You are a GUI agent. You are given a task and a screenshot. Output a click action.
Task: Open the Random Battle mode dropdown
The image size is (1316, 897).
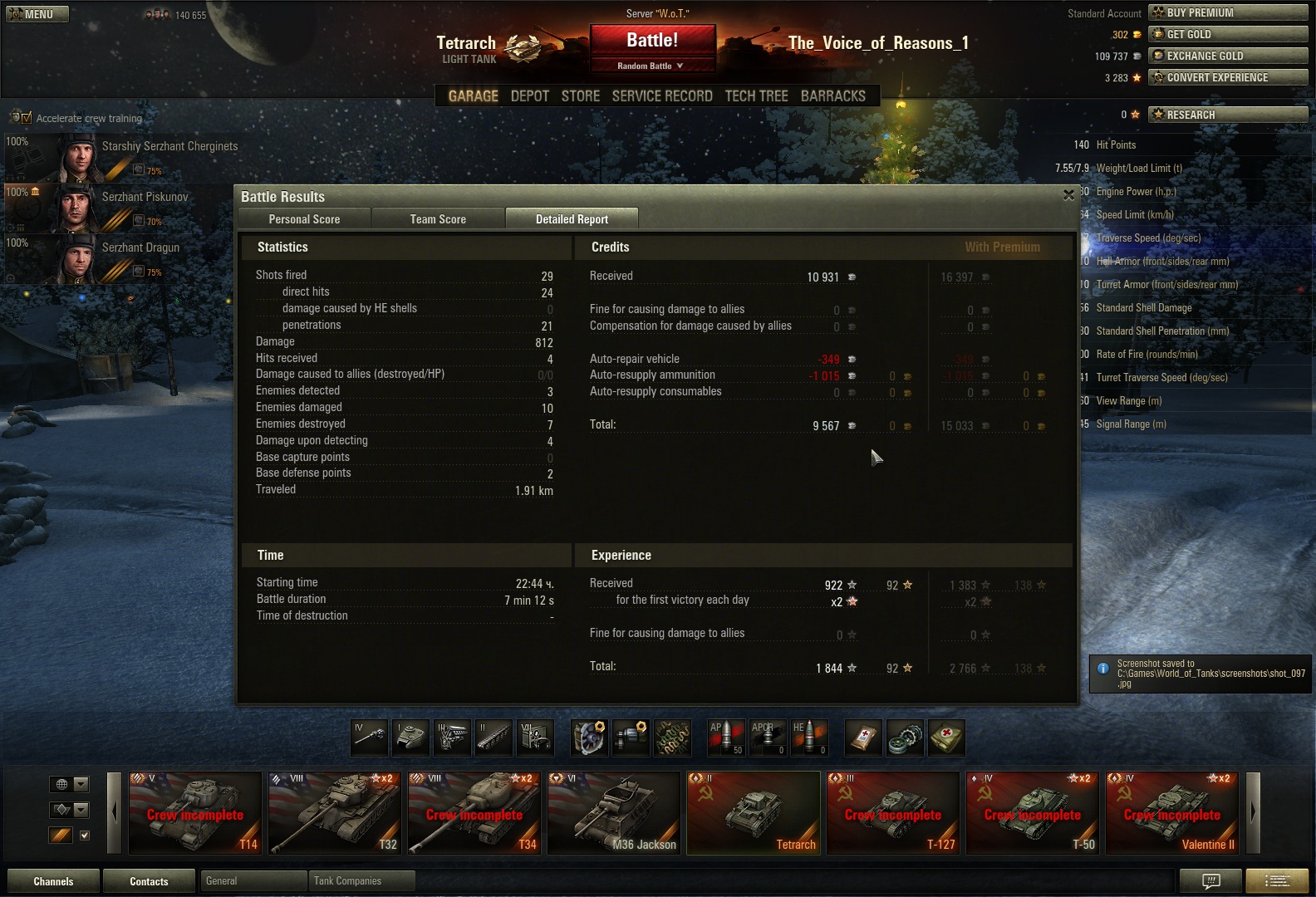point(651,66)
